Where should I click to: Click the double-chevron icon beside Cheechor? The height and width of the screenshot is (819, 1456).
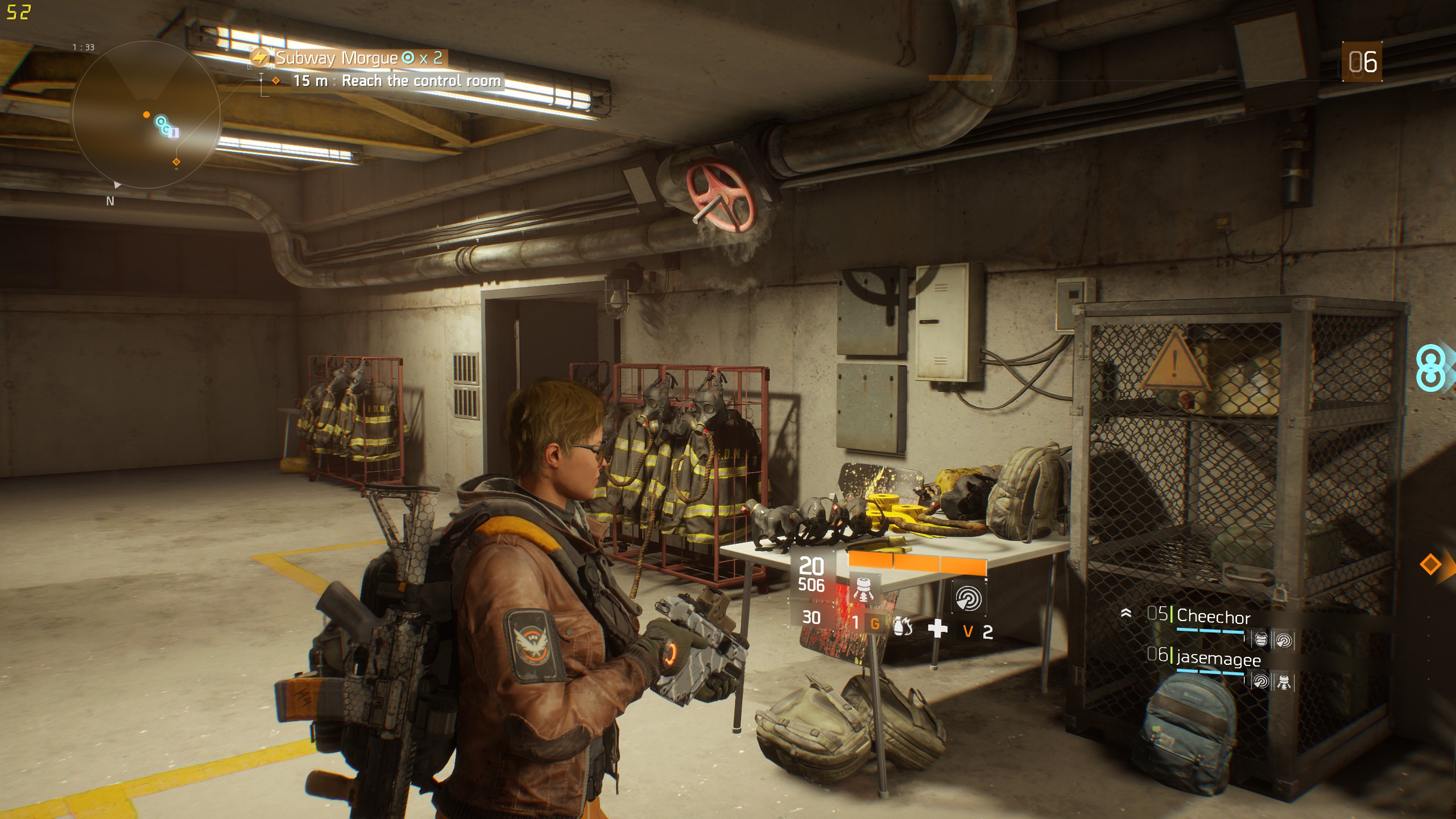[1126, 613]
